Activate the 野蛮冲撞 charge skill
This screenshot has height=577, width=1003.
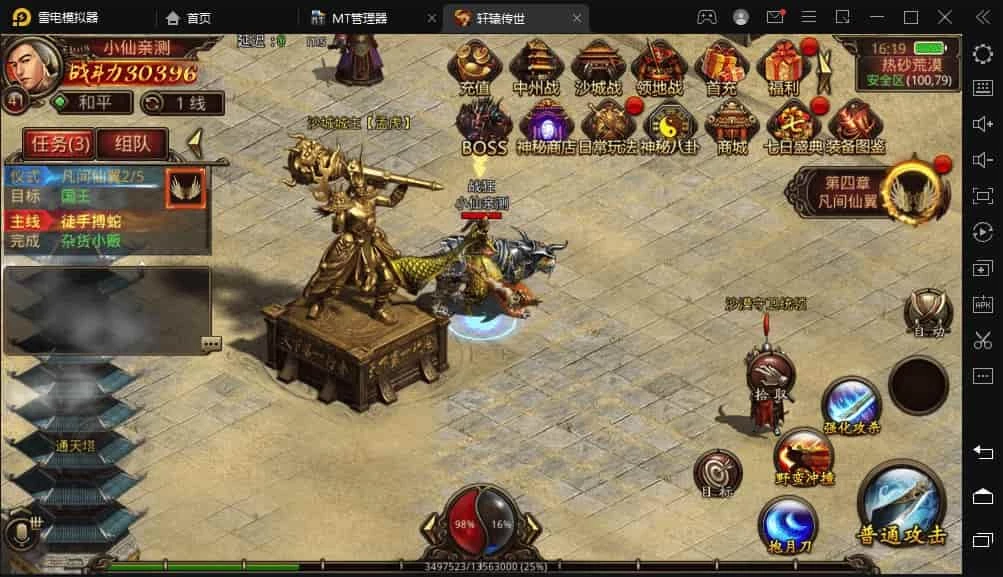coord(804,457)
